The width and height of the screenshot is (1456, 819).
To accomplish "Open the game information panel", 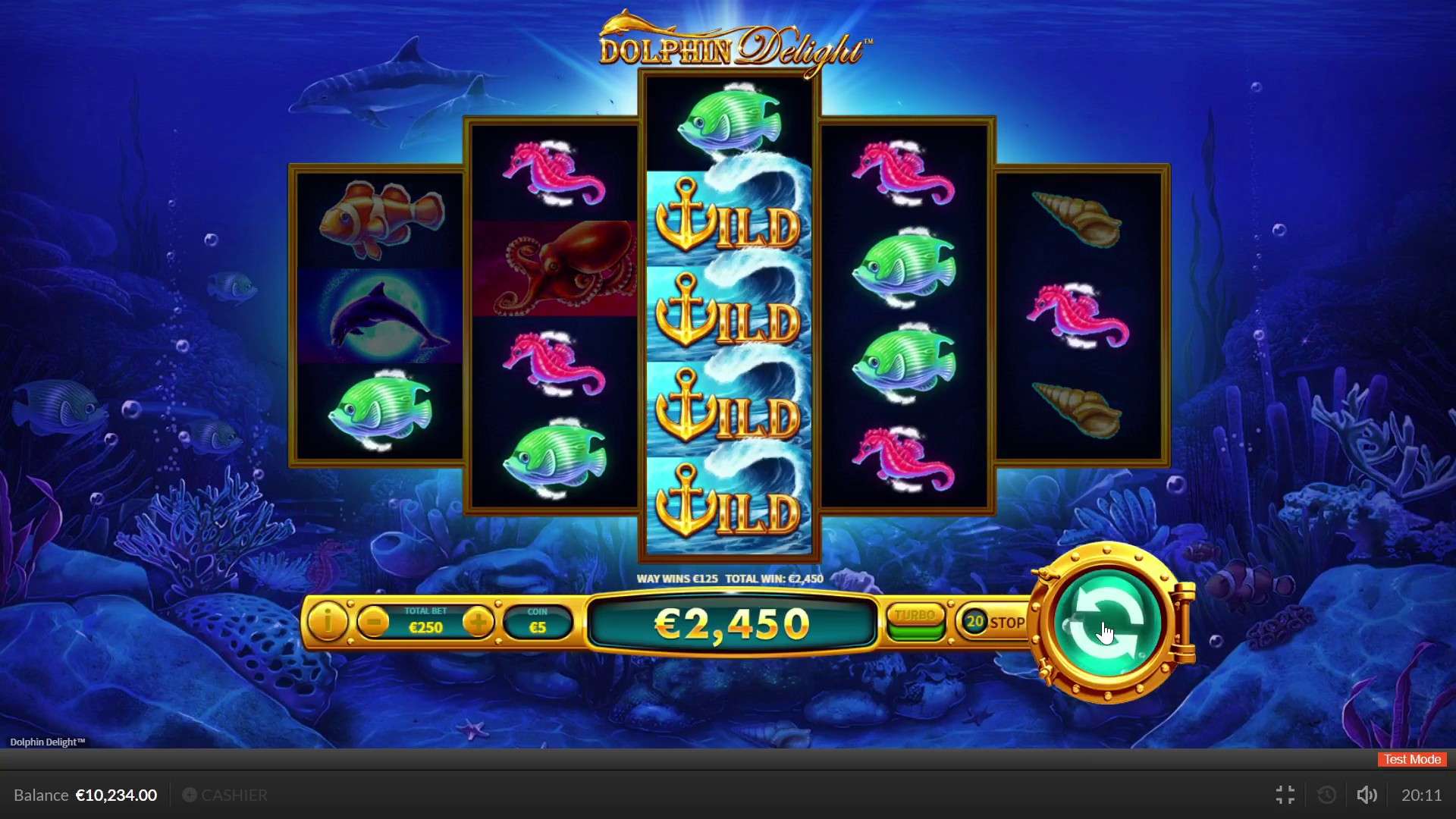I will coord(328,623).
